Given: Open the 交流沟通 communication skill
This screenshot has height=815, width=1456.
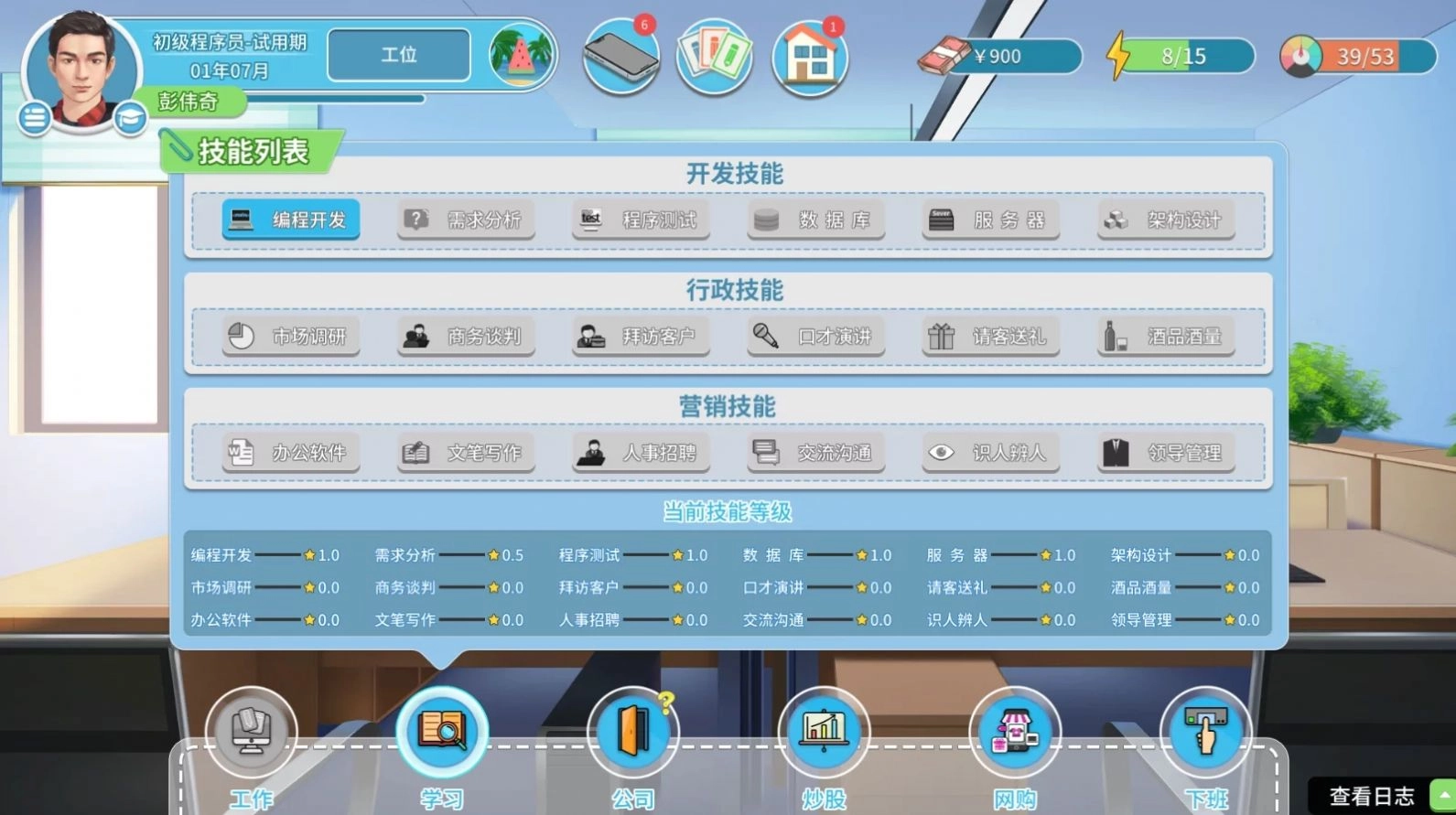Looking at the screenshot, I should 814,452.
